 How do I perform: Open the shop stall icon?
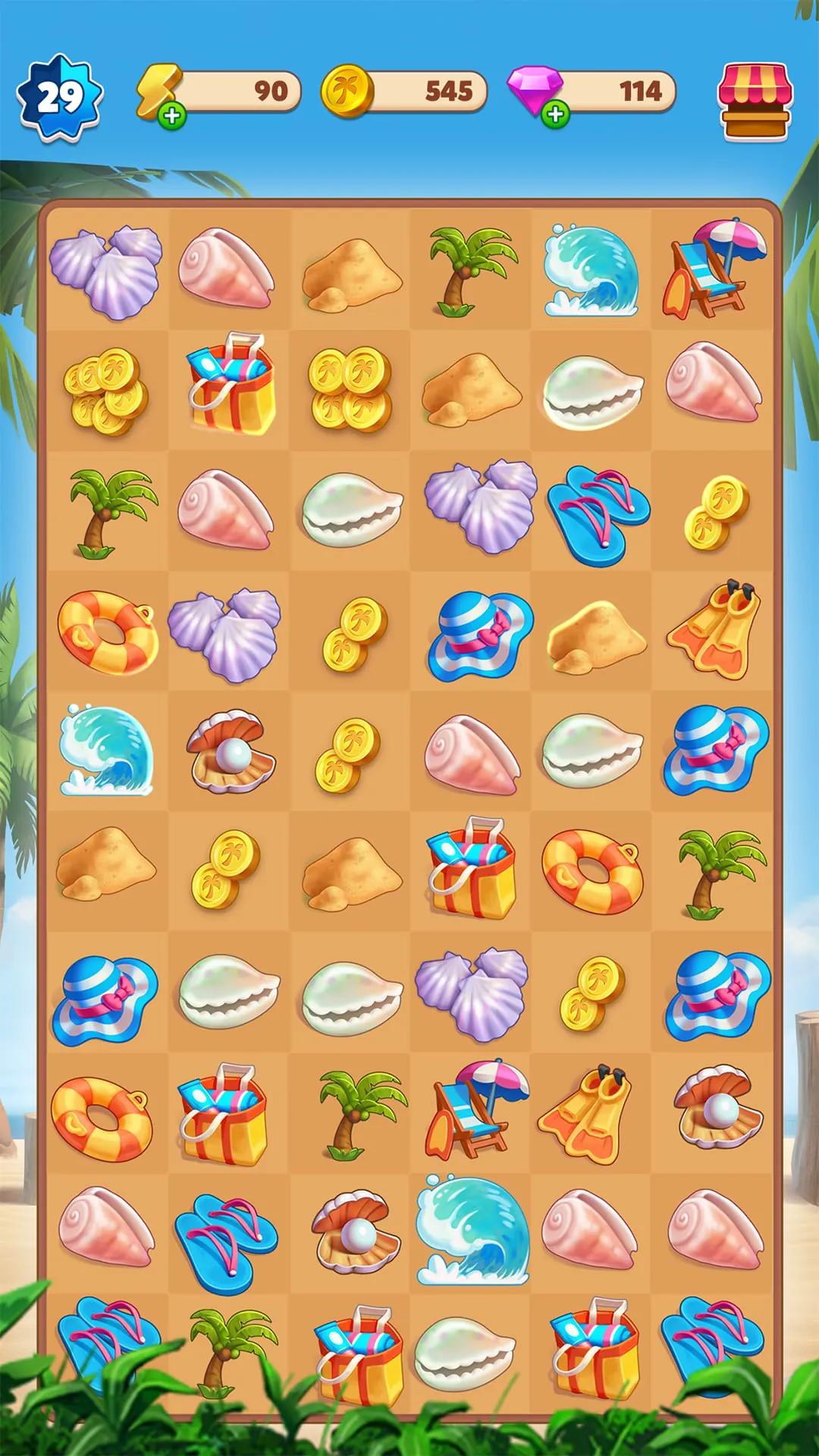[x=754, y=101]
